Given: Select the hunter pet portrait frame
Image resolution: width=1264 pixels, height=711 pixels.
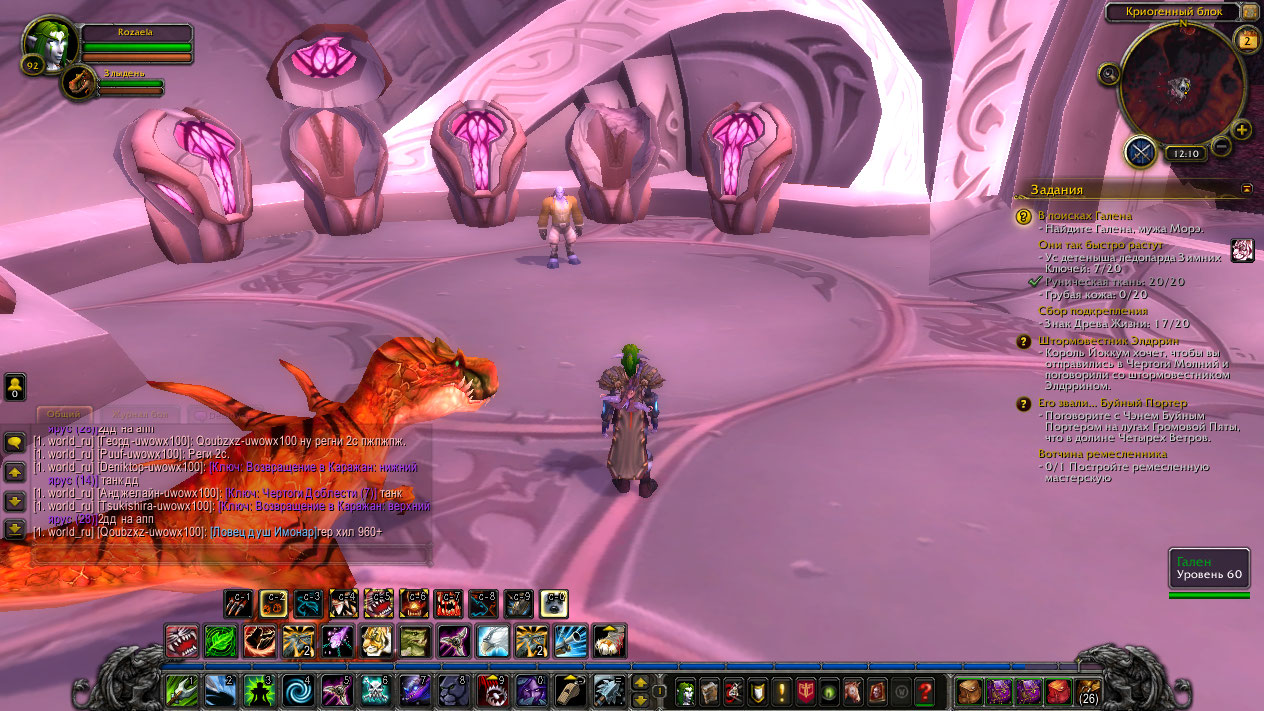Looking at the screenshot, I should tap(78, 82).
